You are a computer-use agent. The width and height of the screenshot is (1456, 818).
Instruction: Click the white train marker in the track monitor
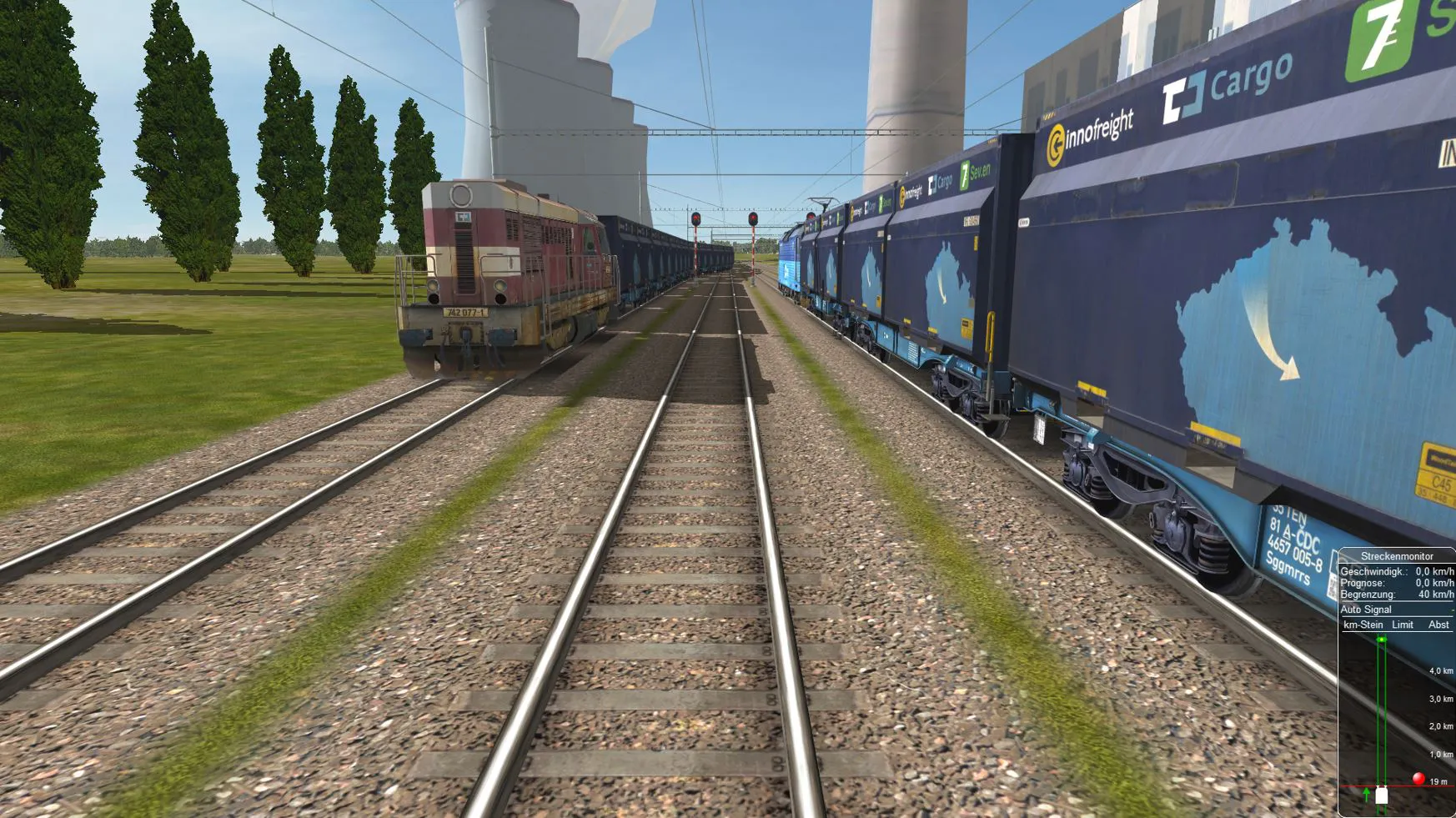(1382, 795)
